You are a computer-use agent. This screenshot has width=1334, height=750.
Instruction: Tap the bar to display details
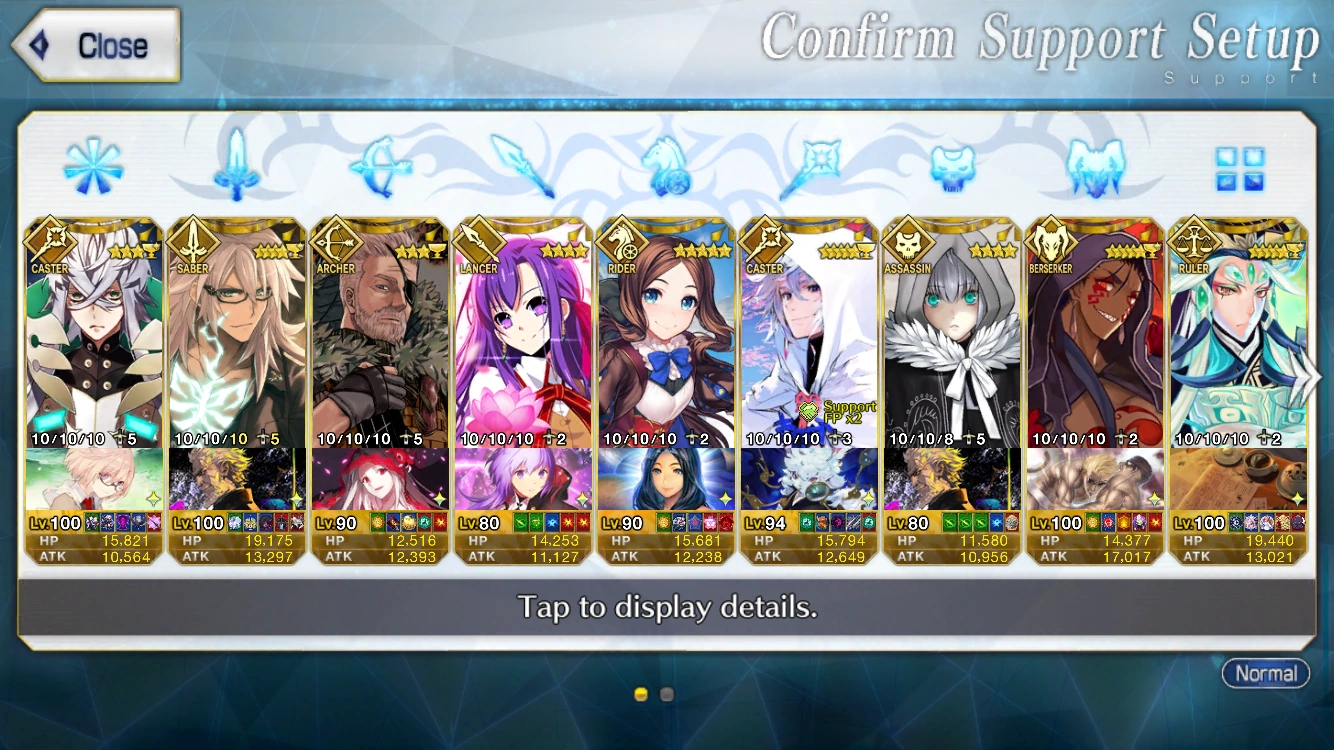(667, 607)
